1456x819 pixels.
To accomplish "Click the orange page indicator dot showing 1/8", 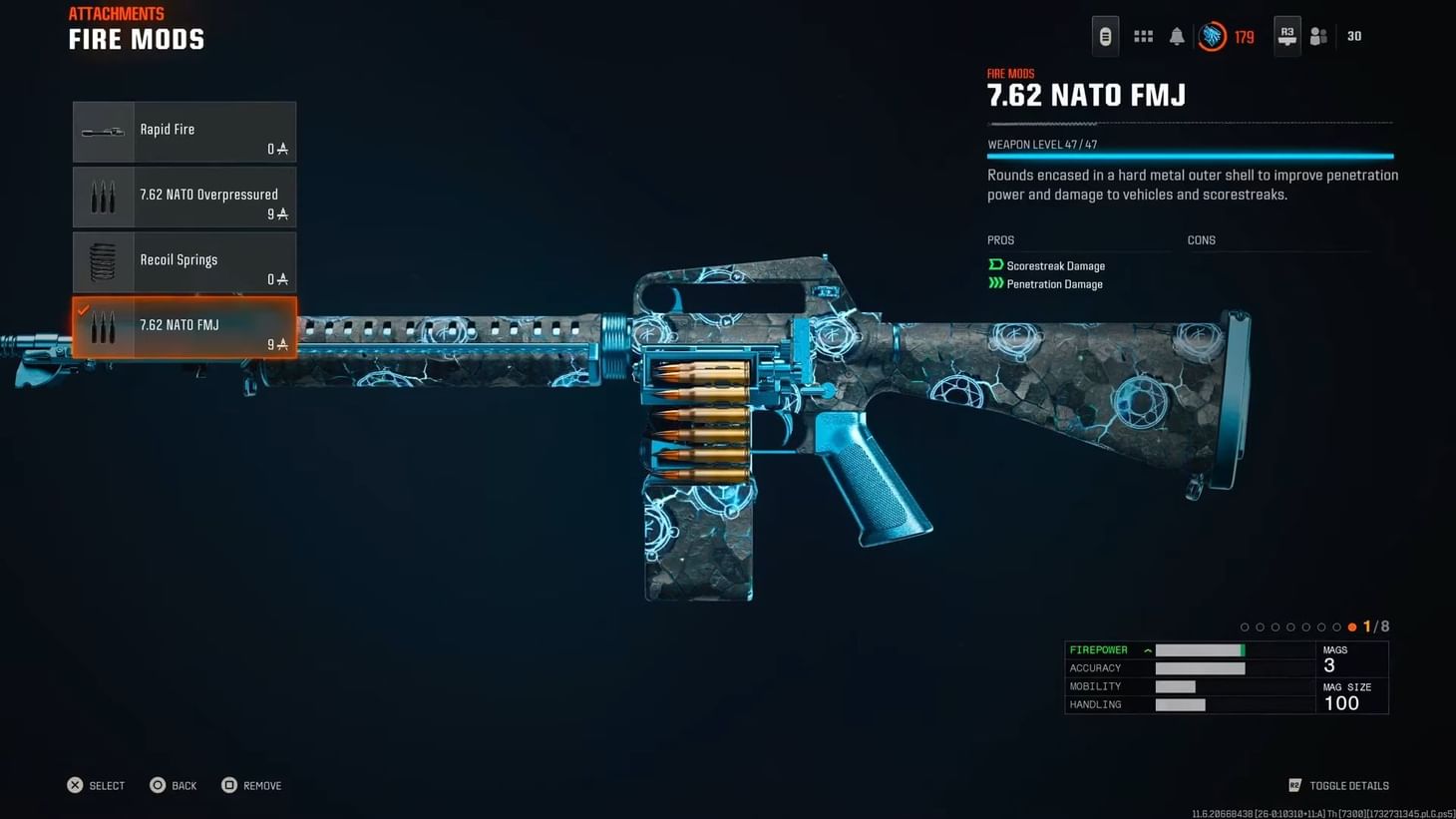I will [1353, 626].
